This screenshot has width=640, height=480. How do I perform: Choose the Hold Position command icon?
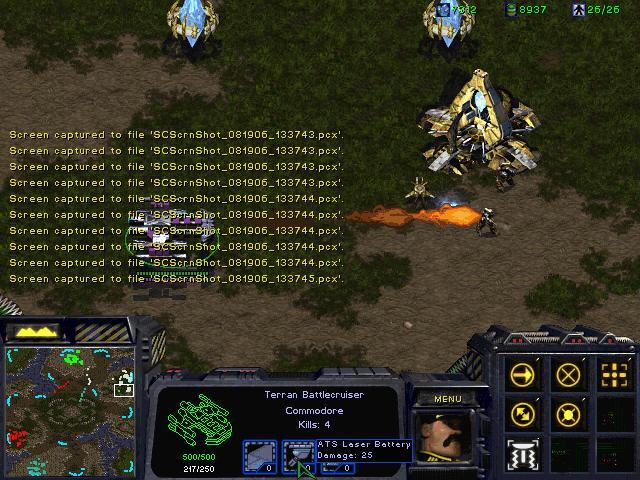point(568,412)
